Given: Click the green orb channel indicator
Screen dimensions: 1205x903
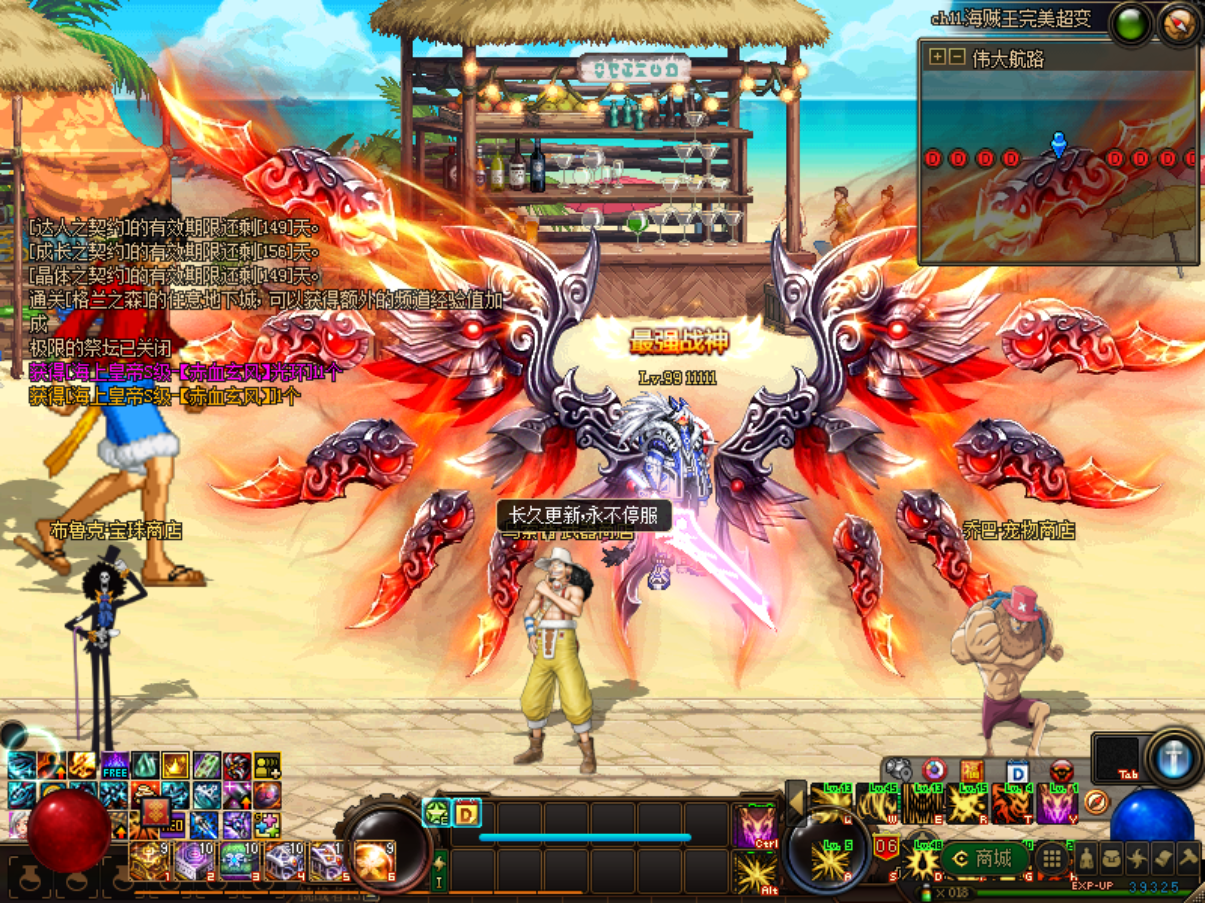Looking at the screenshot, I should point(1132,25).
